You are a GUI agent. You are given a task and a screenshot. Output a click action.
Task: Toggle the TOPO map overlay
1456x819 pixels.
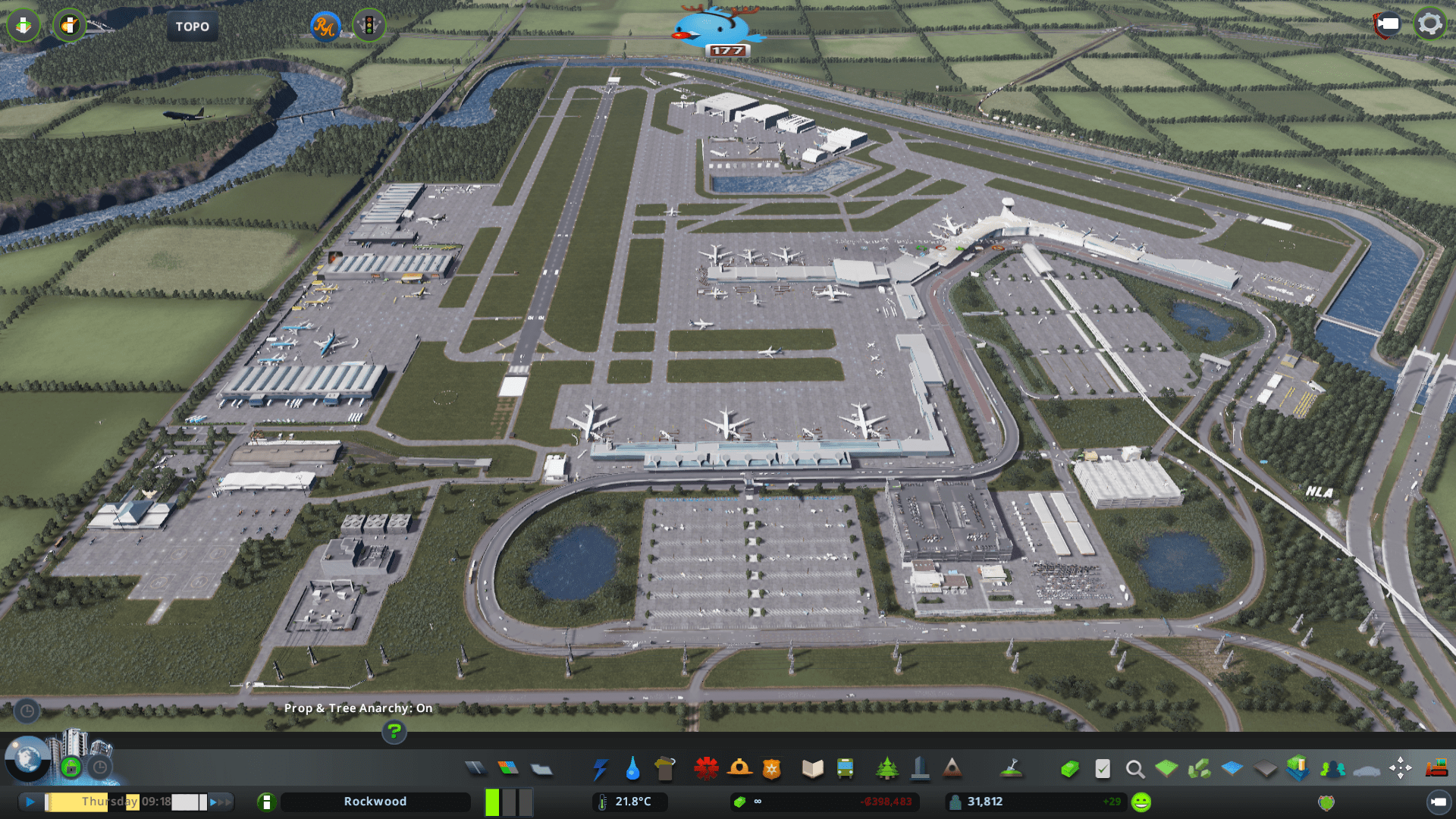(192, 26)
